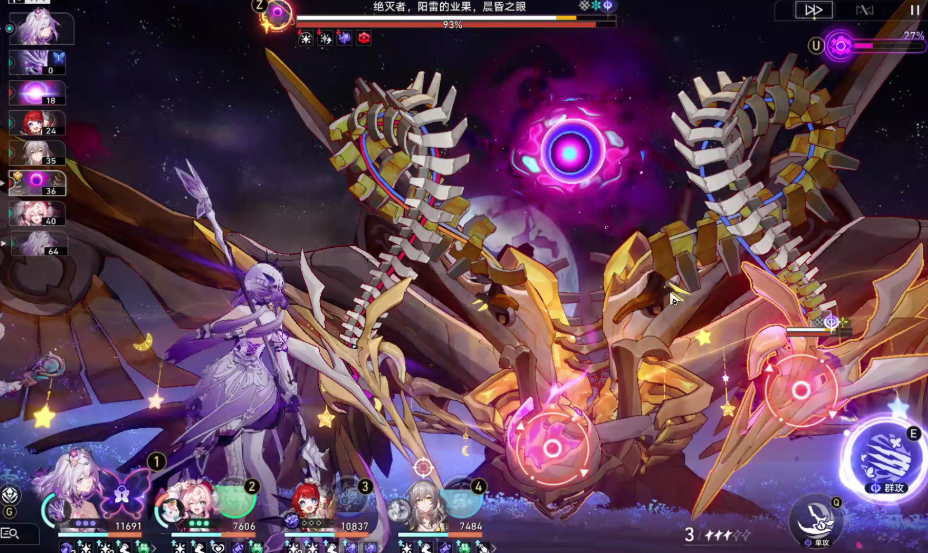Screen dimensions: 928x553
Task: Pause the battle
Action: 914,10
